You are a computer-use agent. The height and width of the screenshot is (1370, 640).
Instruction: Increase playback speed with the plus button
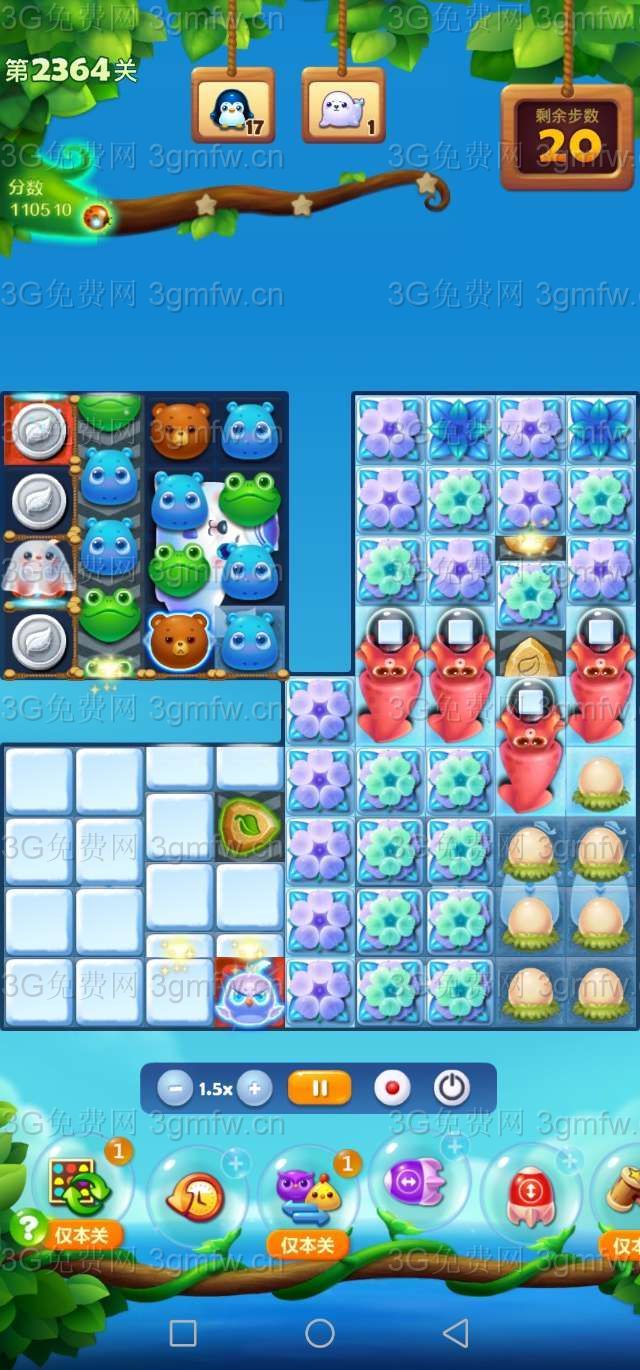(255, 1089)
